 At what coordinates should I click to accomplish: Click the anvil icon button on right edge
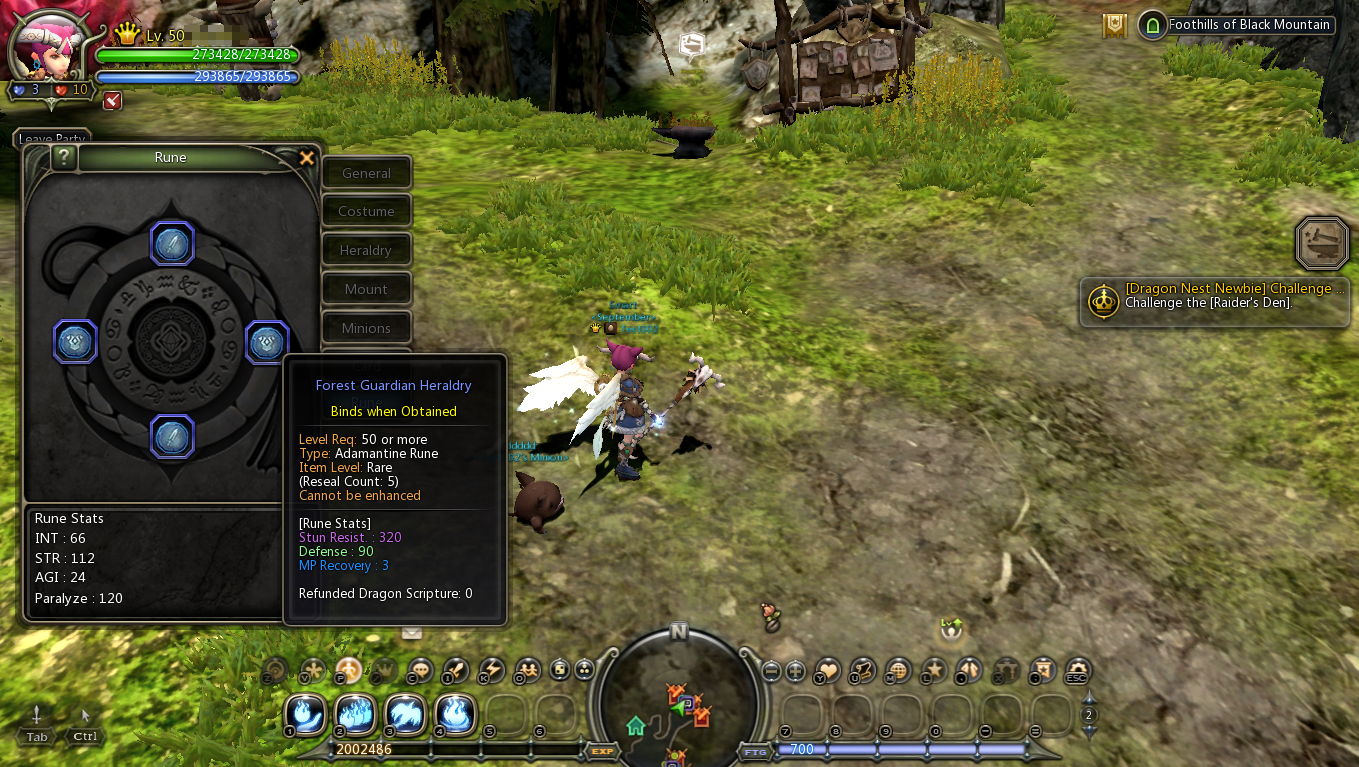pos(1322,242)
